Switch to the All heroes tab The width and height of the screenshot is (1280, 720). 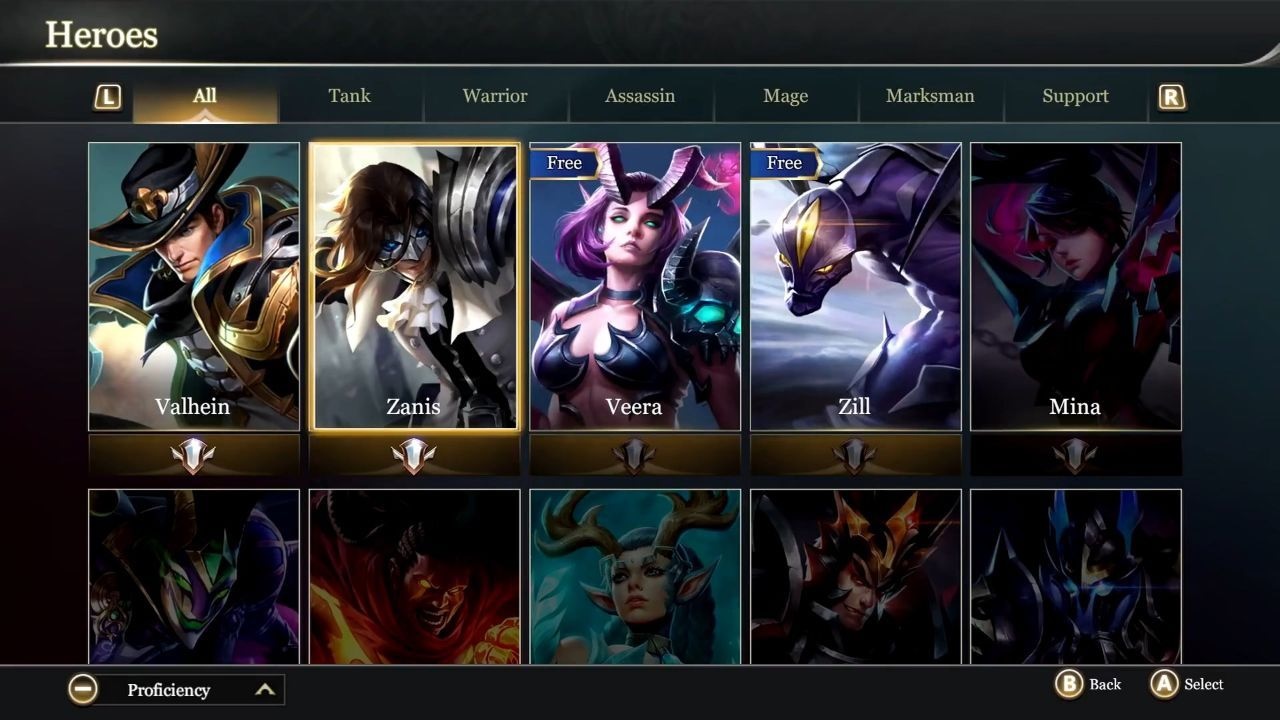coord(205,97)
